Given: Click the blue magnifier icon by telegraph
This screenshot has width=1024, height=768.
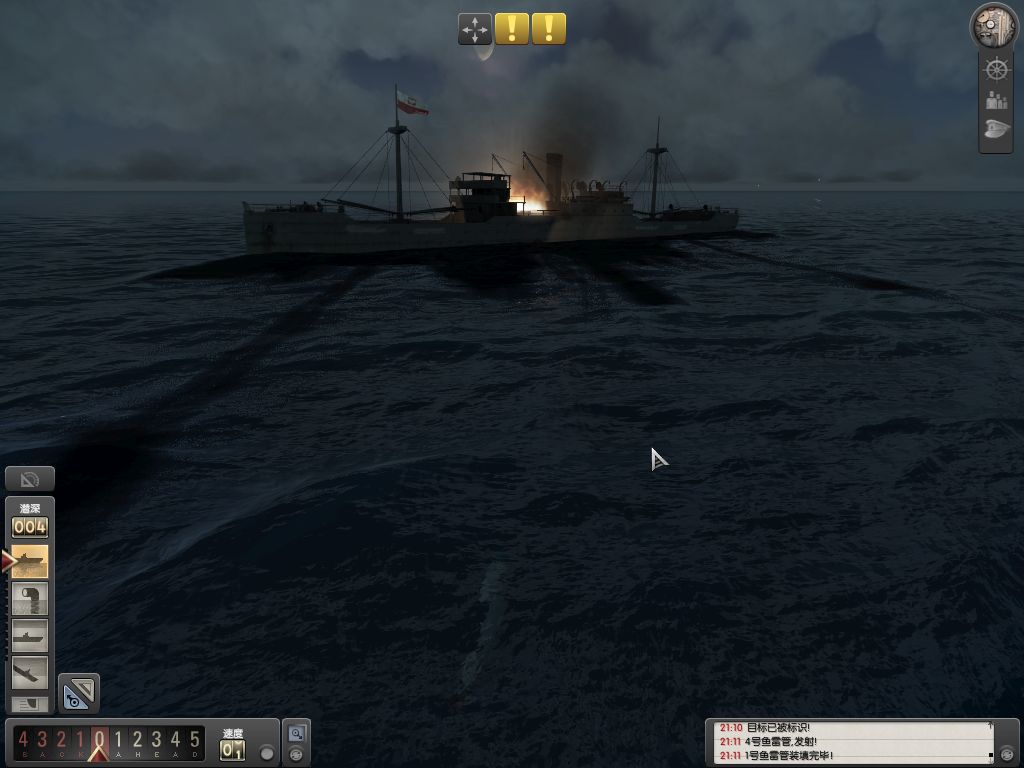Looking at the screenshot, I should (296, 733).
